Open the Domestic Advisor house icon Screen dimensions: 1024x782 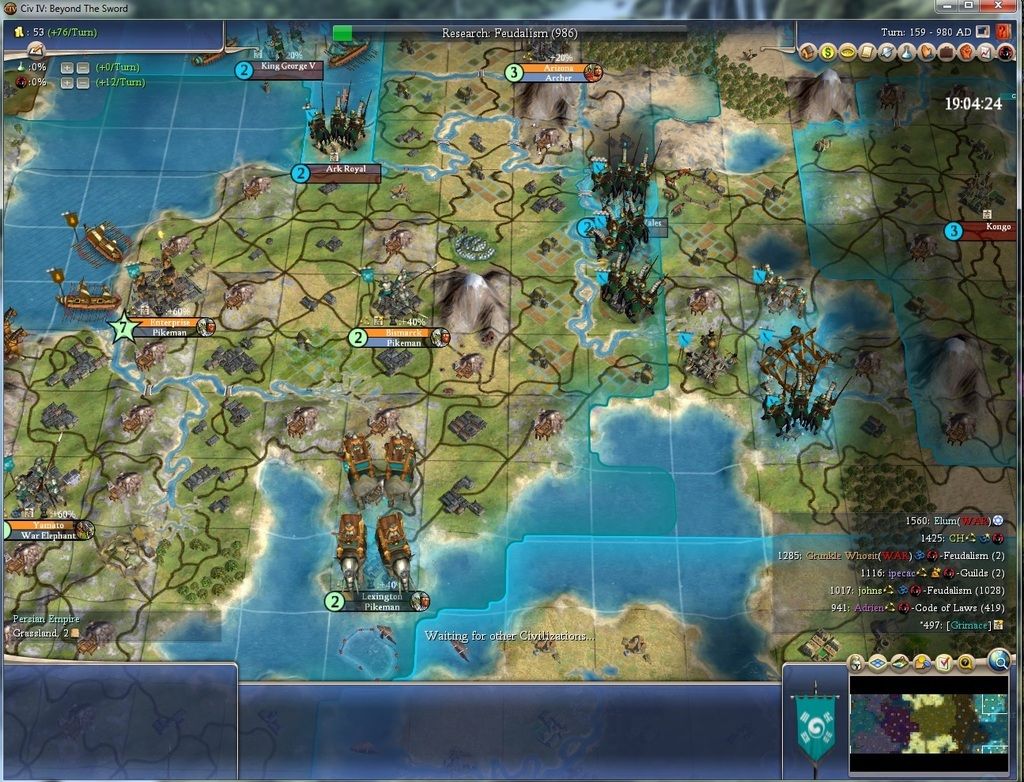click(x=809, y=51)
